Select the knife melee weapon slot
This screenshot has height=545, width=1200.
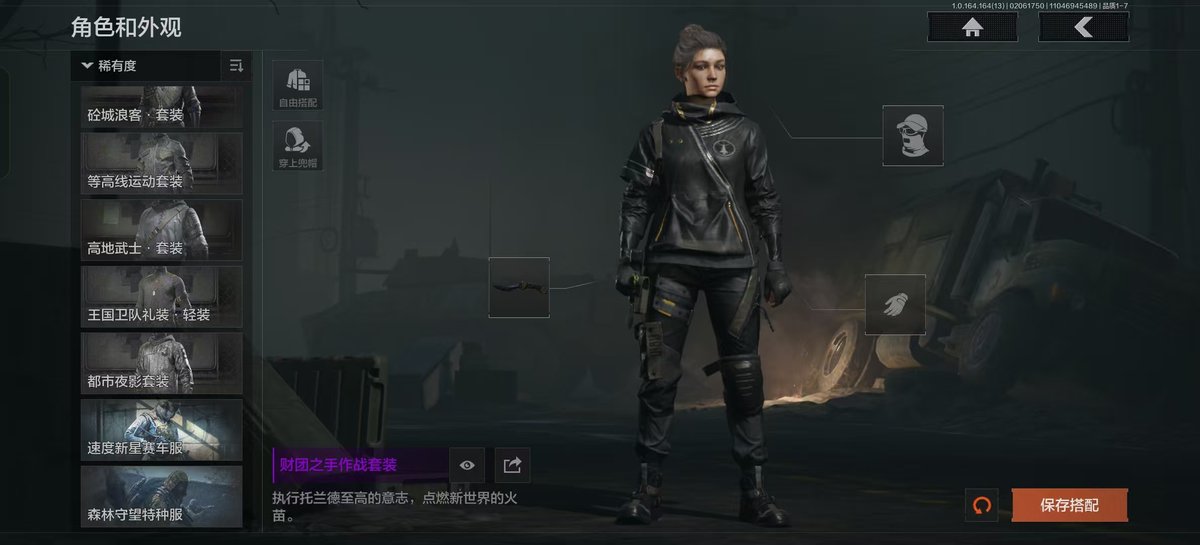point(519,288)
